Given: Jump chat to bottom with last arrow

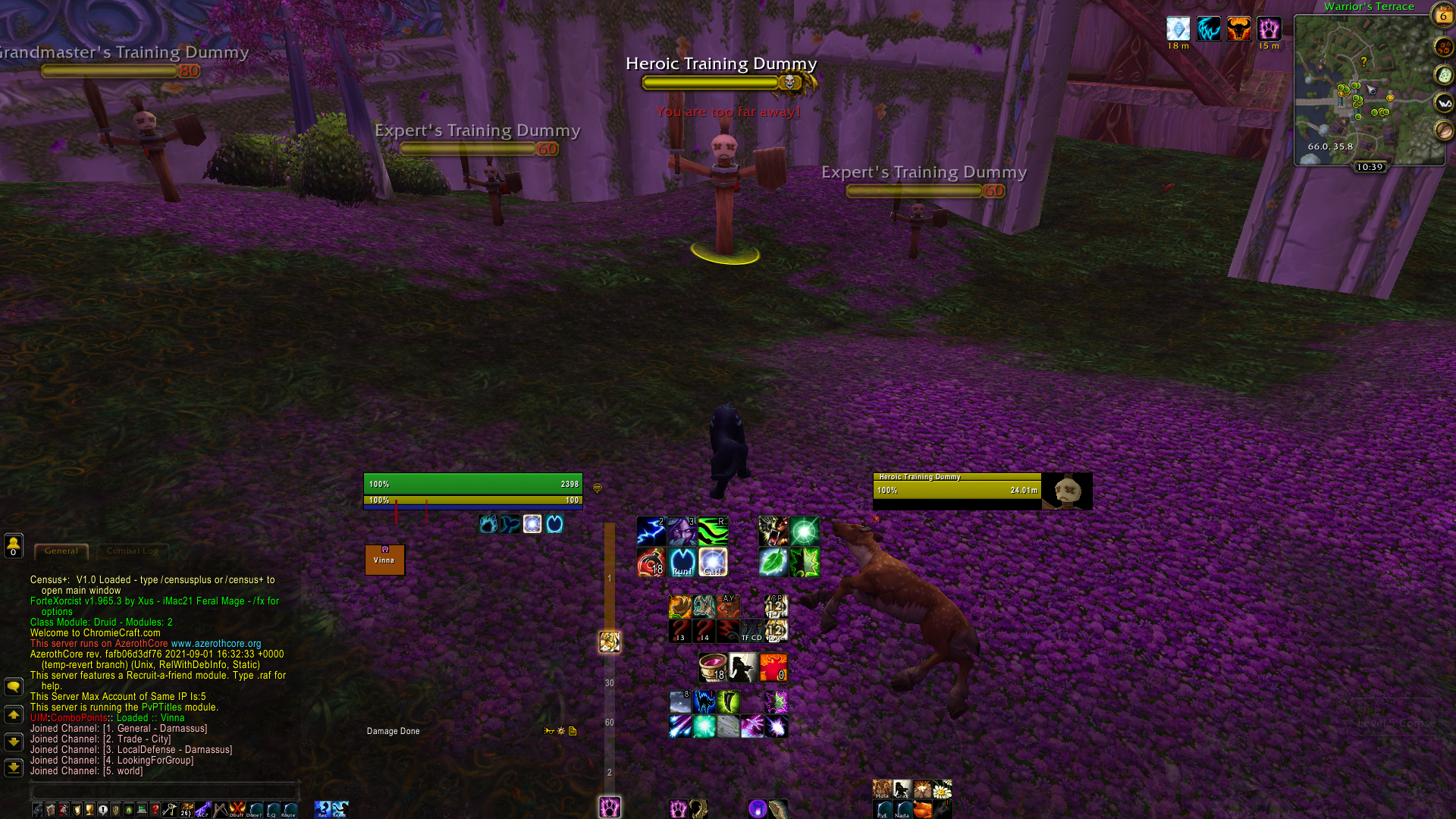Looking at the screenshot, I should pos(14,767).
